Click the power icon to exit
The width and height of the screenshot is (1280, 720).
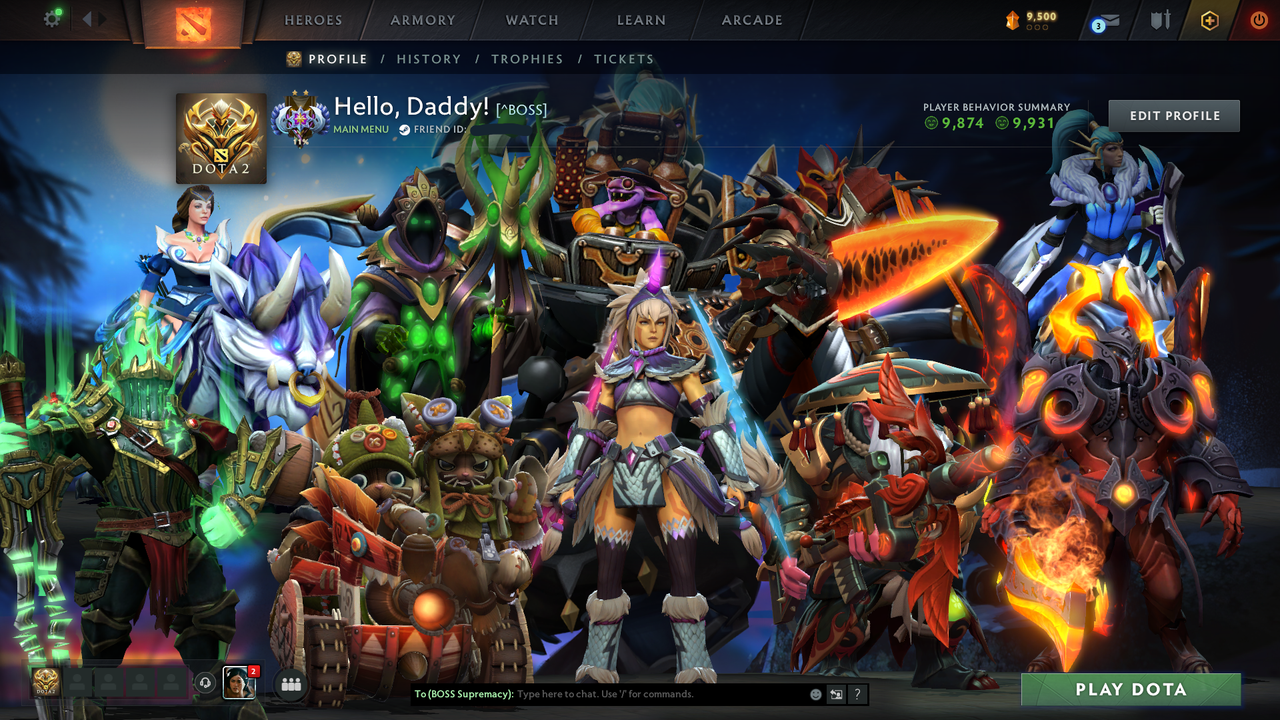click(1259, 18)
